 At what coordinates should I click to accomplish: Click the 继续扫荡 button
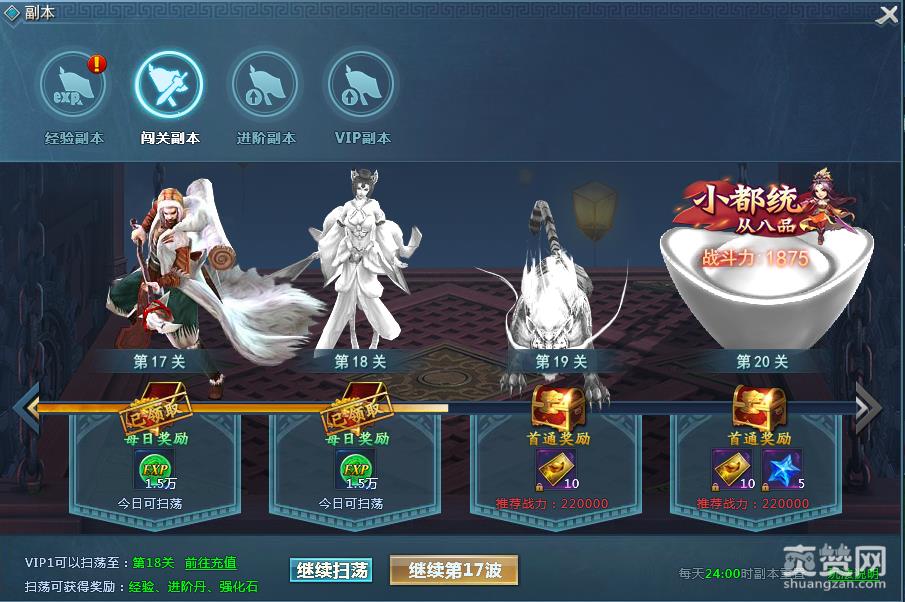coord(332,570)
